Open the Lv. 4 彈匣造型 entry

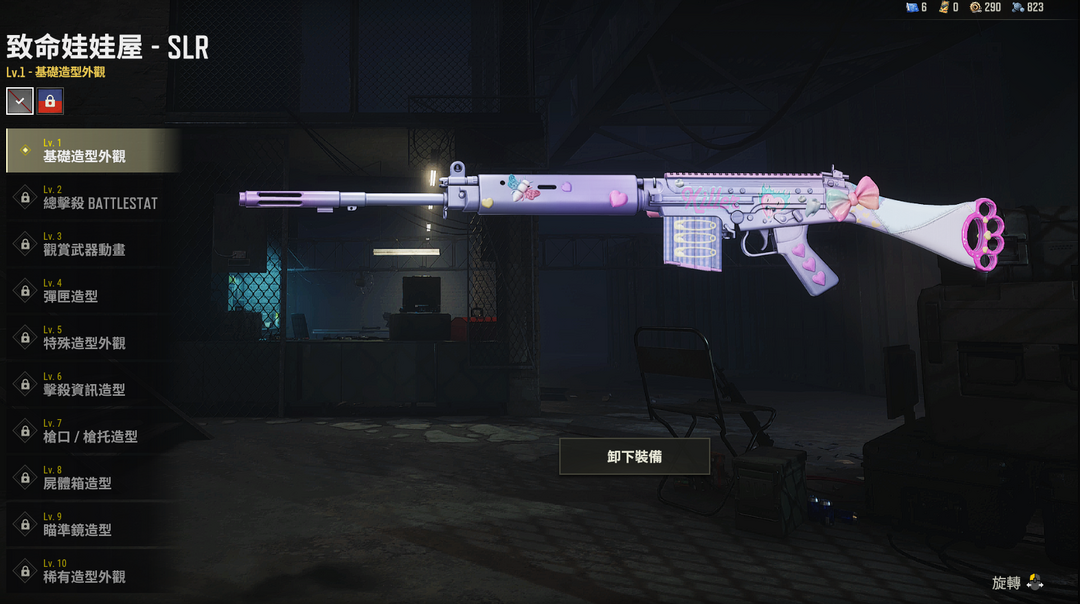pyautogui.click(x=92, y=291)
